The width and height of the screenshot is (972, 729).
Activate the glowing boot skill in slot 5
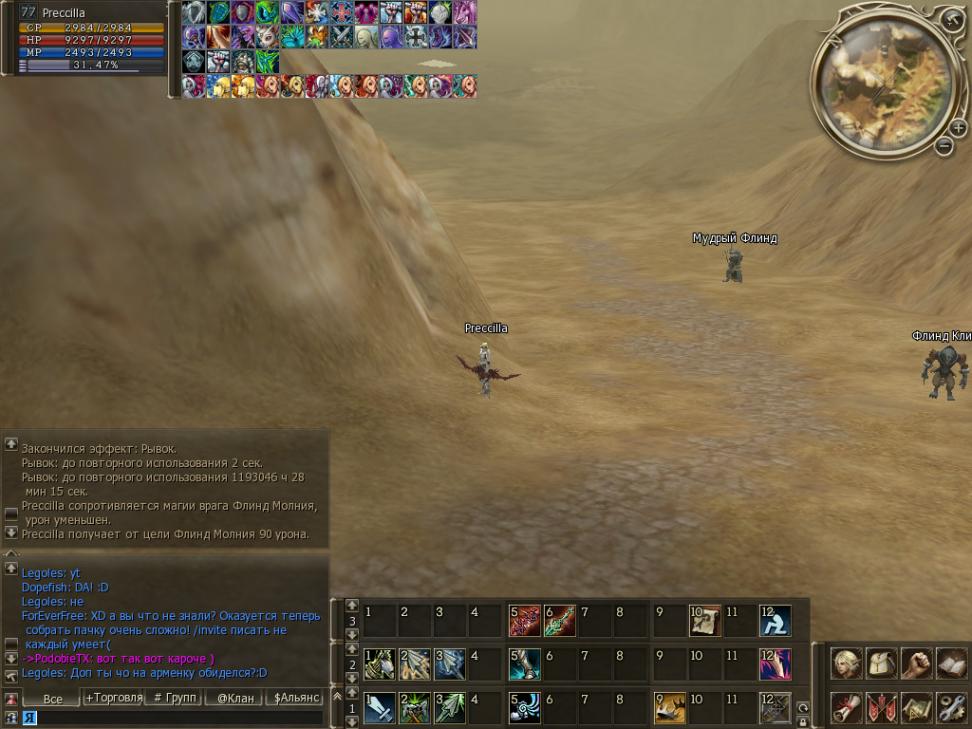point(524,664)
